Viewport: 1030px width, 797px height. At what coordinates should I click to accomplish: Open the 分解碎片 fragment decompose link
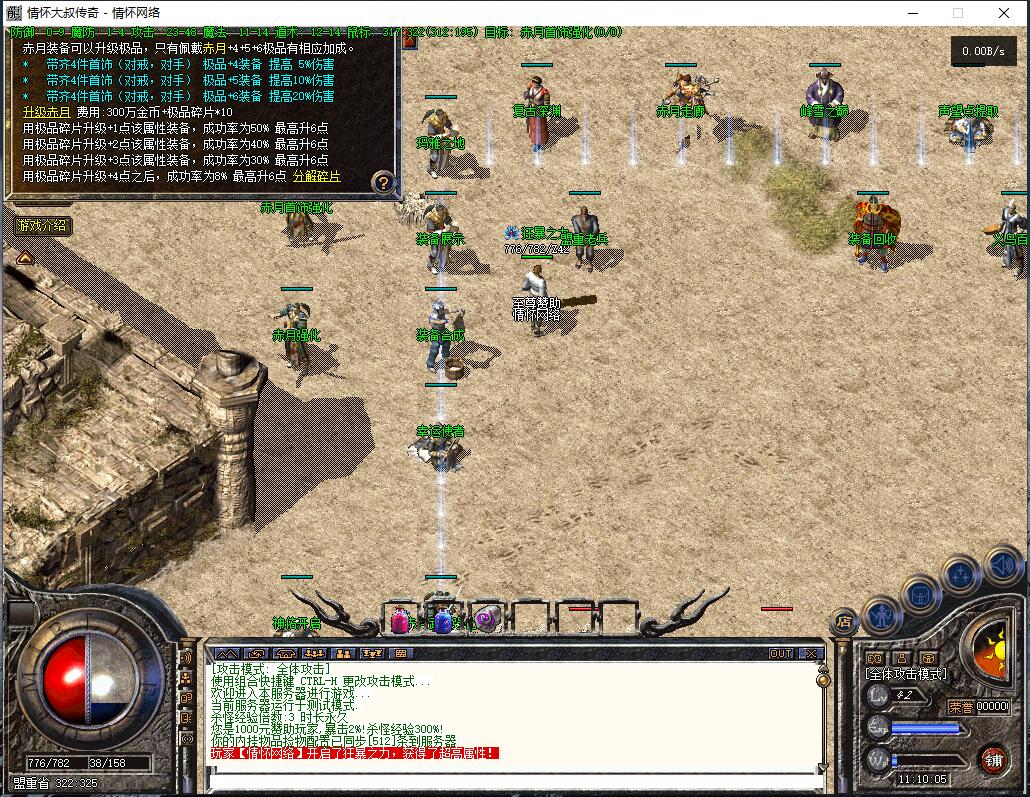[x=316, y=176]
